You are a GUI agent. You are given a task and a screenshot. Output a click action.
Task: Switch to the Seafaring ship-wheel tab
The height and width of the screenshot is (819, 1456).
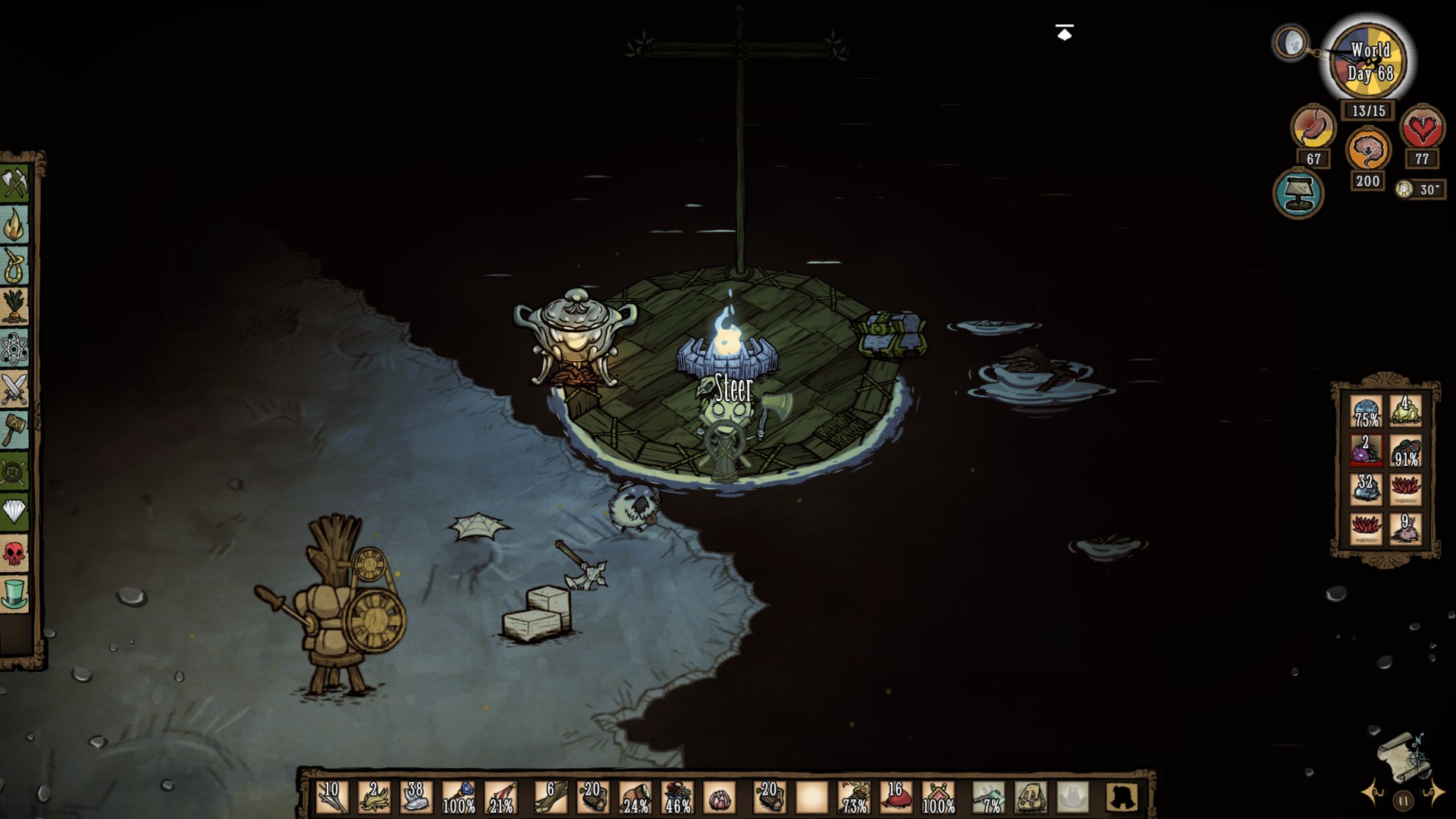coord(14,472)
